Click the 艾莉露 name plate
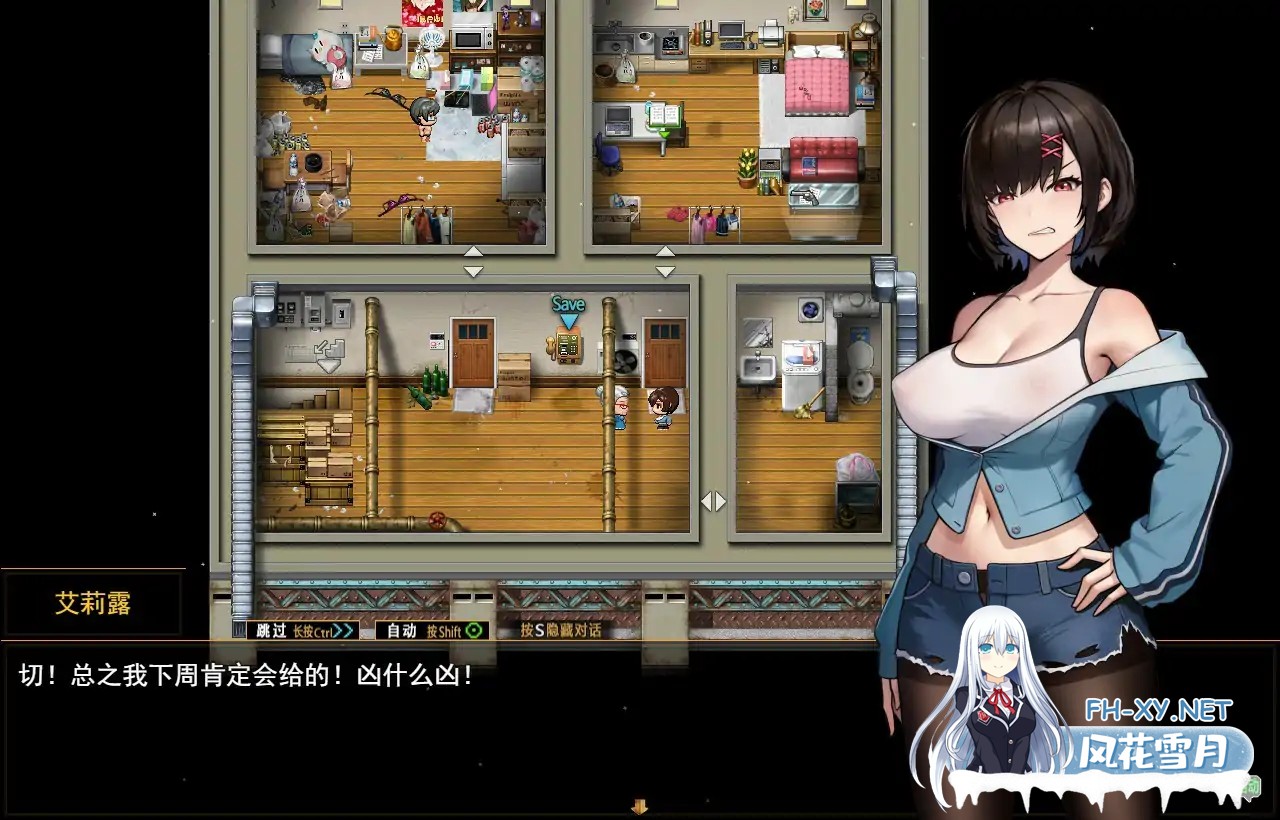The image size is (1280, 820). pyautogui.click(x=92, y=603)
